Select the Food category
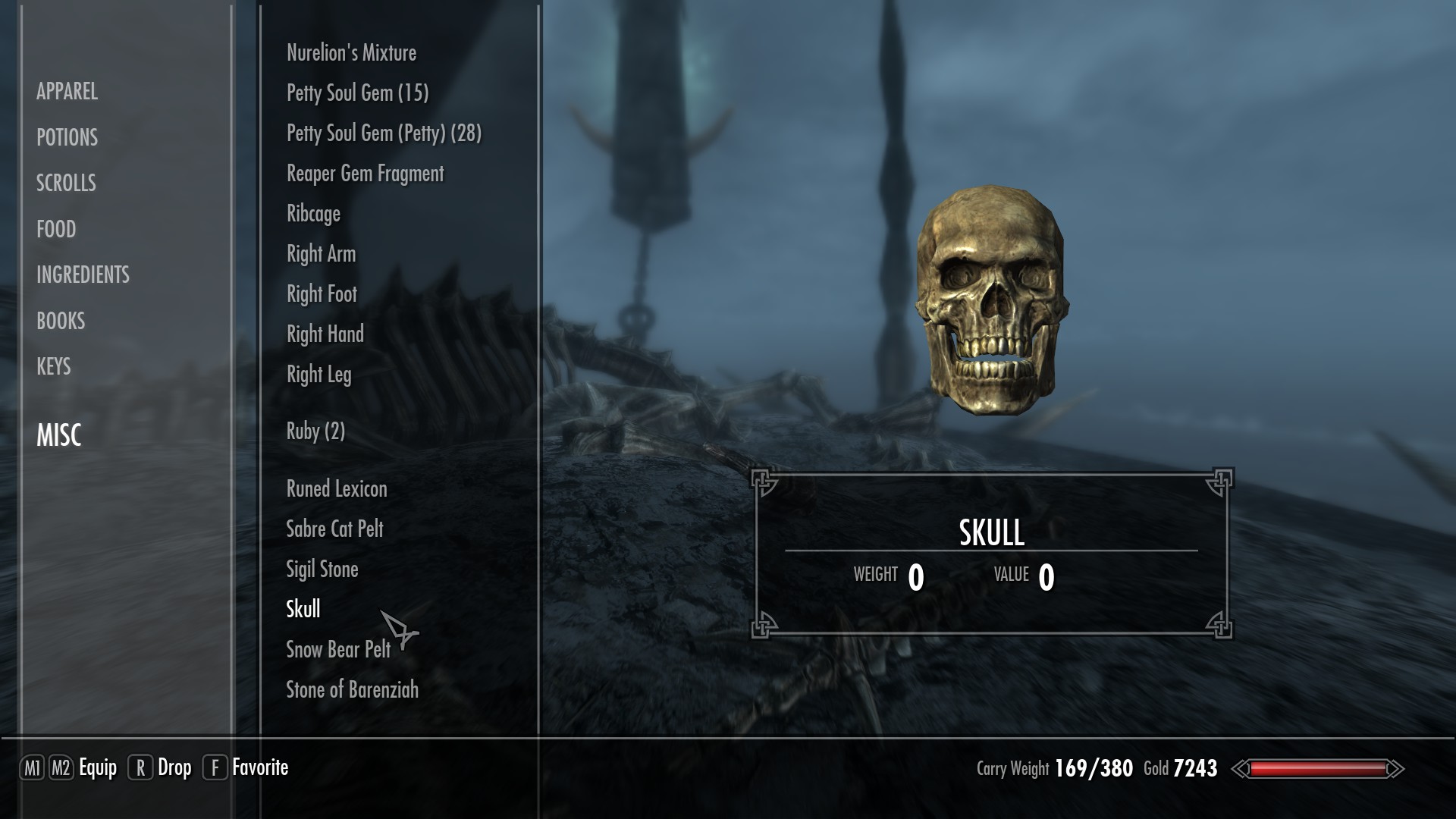Image resolution: width=1456 pixels, height=819 pixels. (x=56, y=229)
